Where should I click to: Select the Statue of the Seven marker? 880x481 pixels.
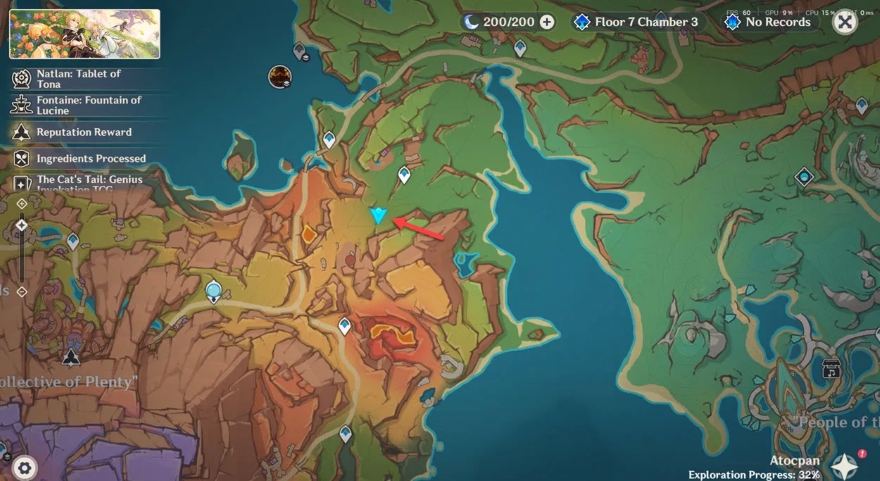[x=213, y=291]
